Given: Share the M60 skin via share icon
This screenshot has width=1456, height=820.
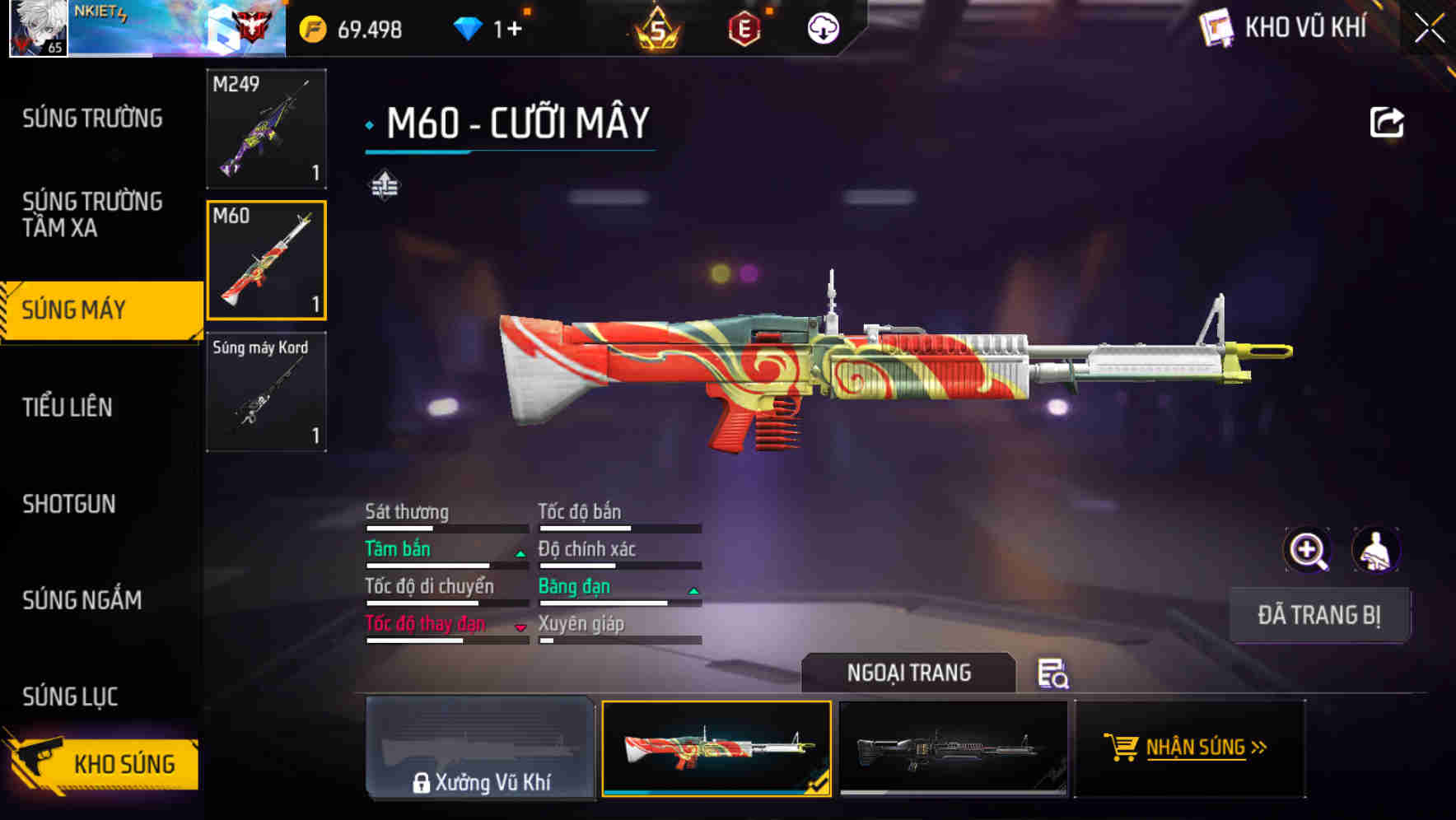Looking at the screenshot, I should tap(1386, 123).
